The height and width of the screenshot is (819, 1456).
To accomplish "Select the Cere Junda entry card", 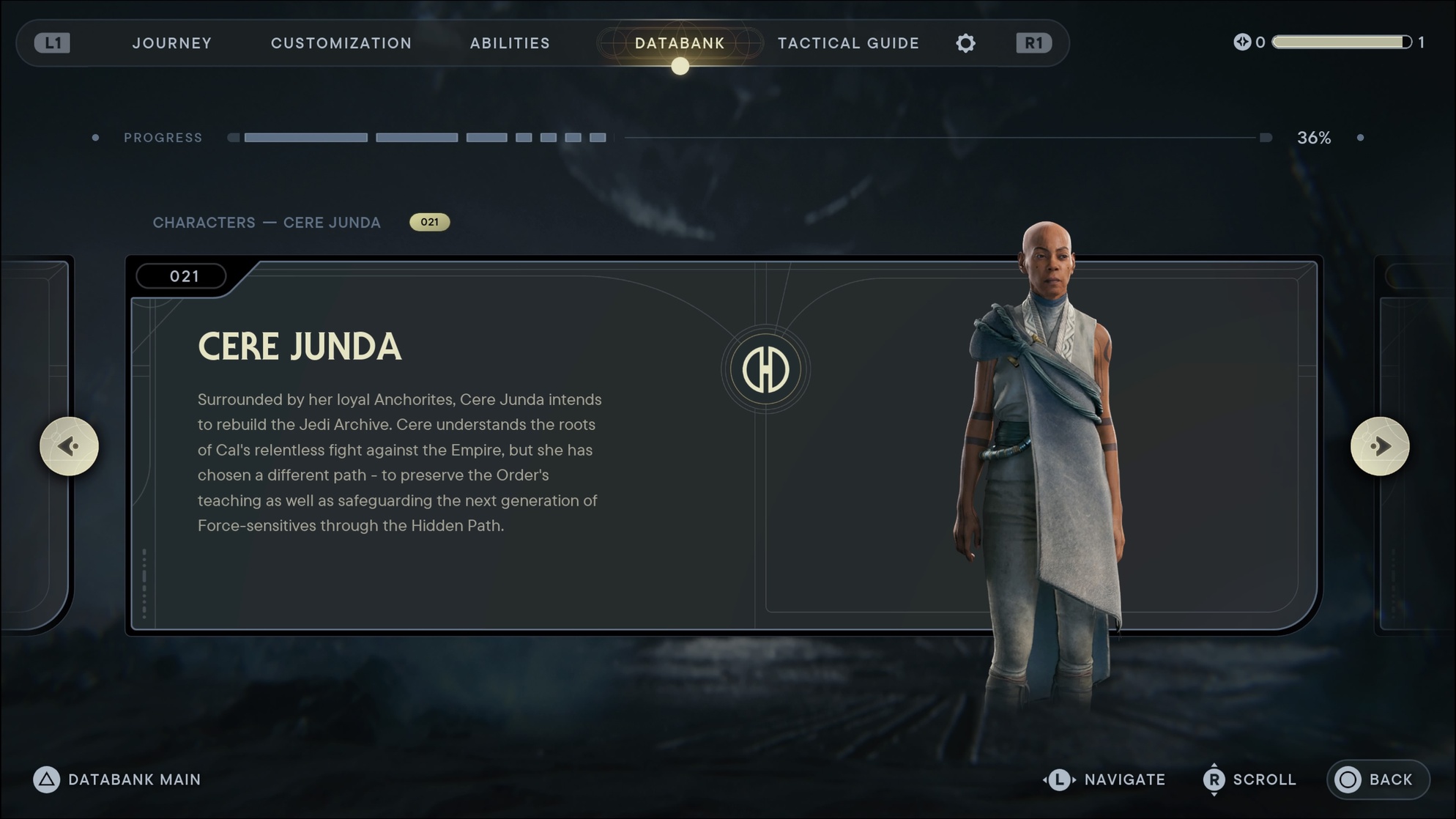I will 513,447.
